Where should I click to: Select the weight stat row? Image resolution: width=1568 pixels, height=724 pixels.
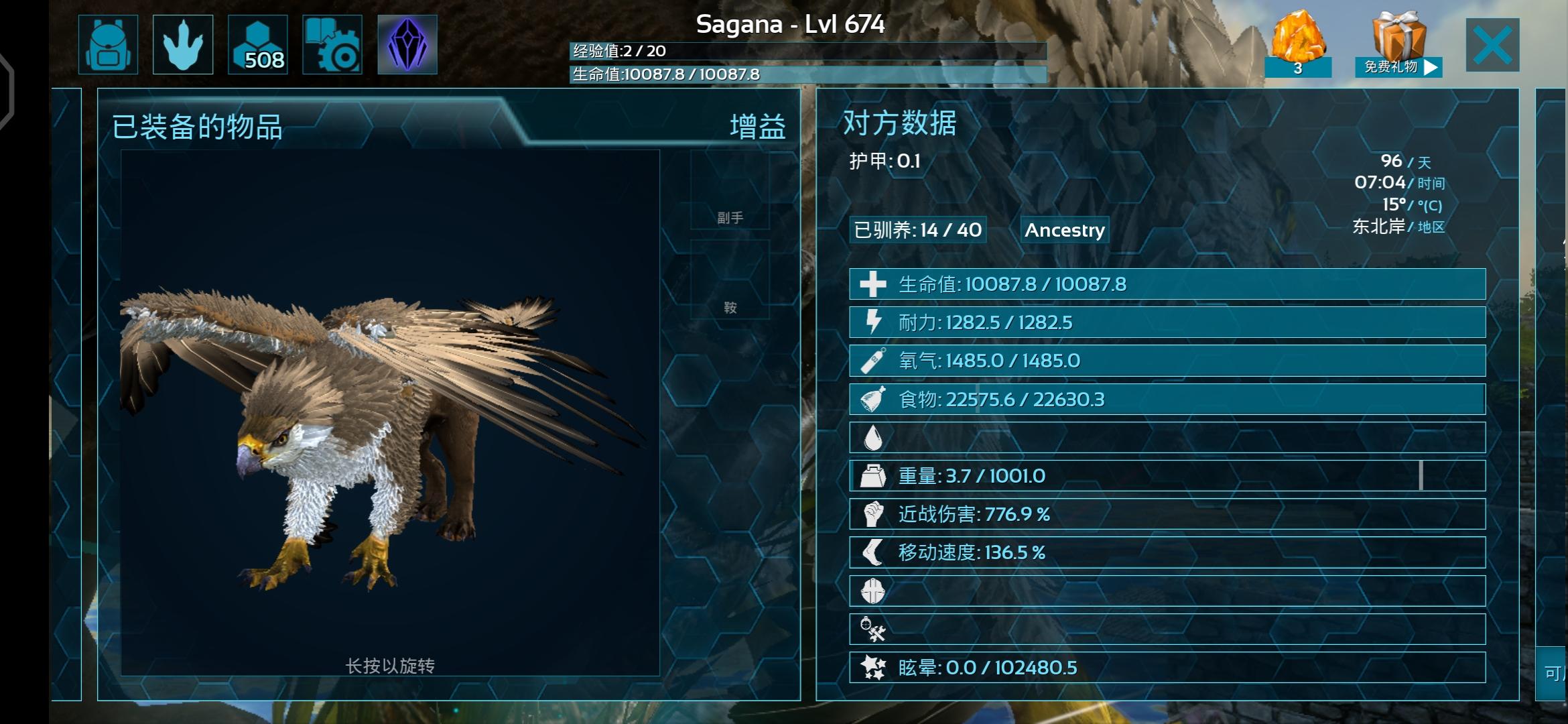tap(1167, 476)
